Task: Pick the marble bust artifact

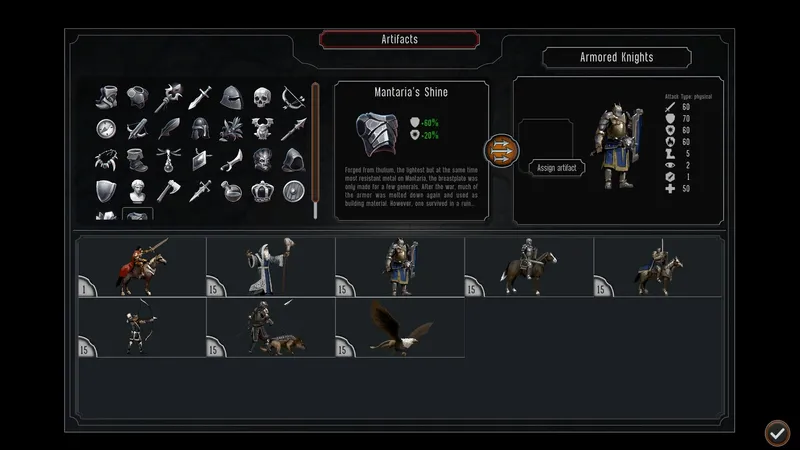Action: pyautogui.click(x=138, y=190)
